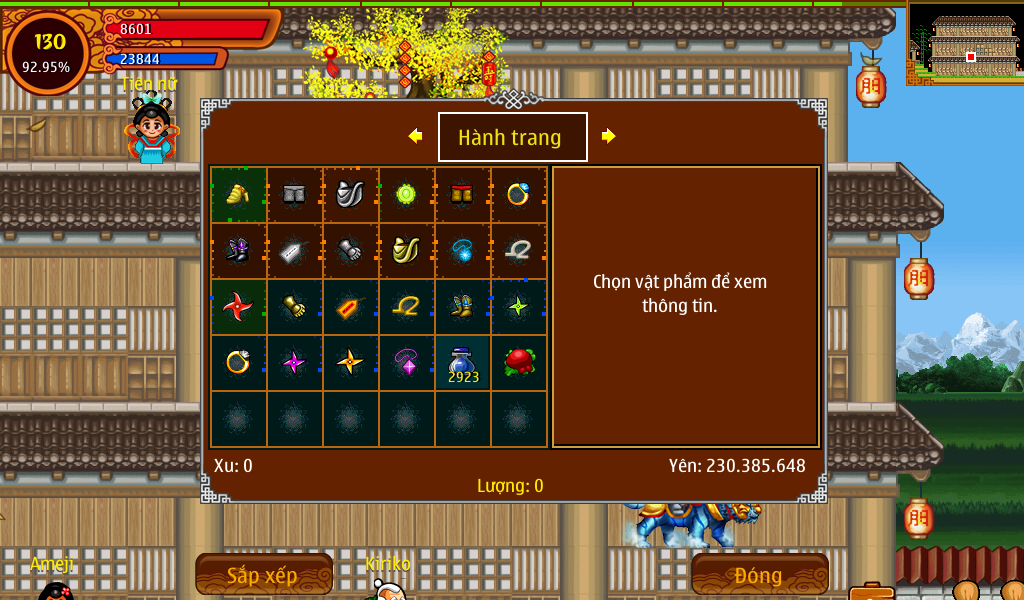The width and height of the screenshot is (1024, 600).
Task: Select the purple-black boots item
Action: (x=238, y=250)
